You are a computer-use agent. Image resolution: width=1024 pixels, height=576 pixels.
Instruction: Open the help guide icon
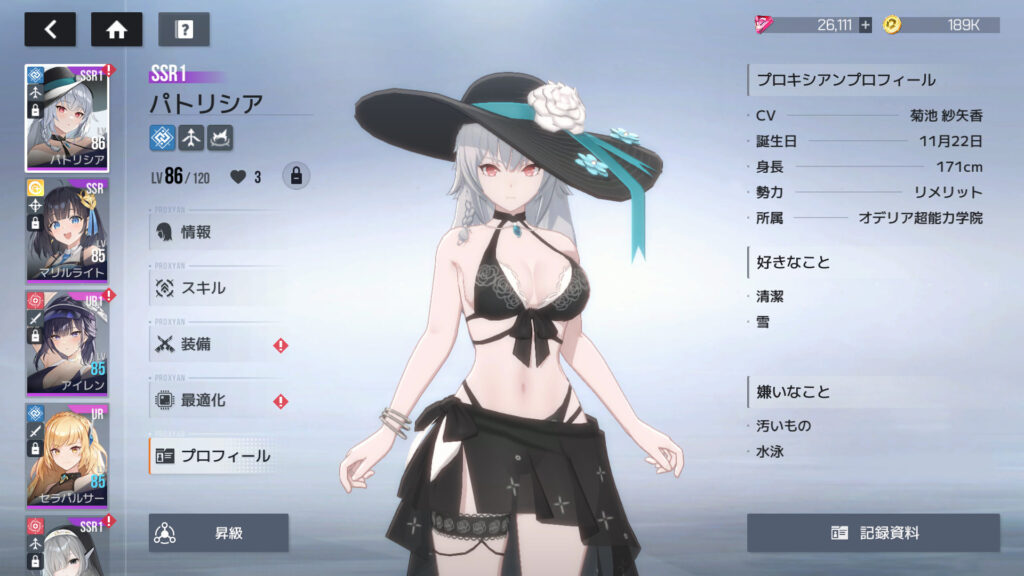[184, 29]
